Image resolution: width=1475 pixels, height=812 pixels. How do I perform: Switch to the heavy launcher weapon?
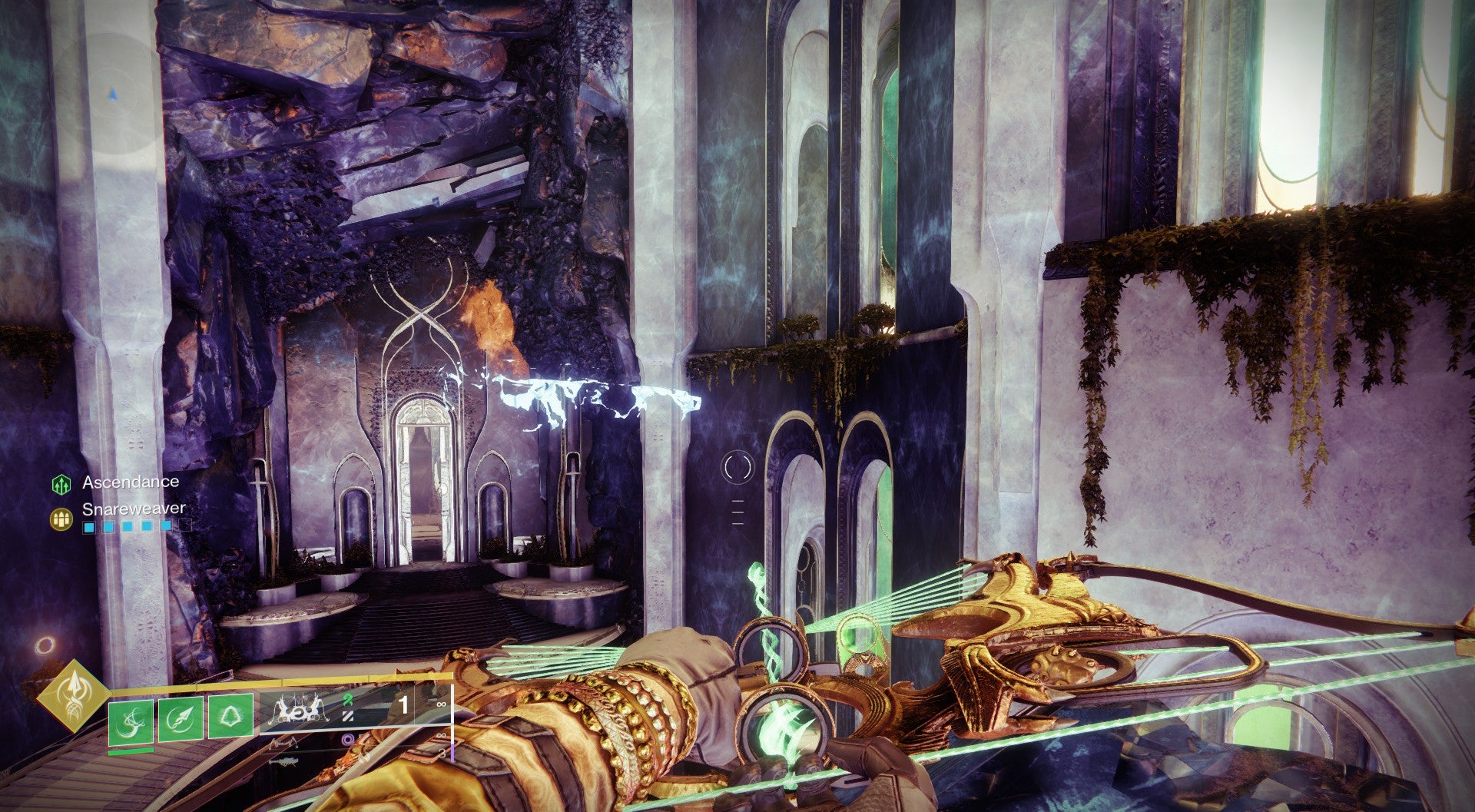285,761
